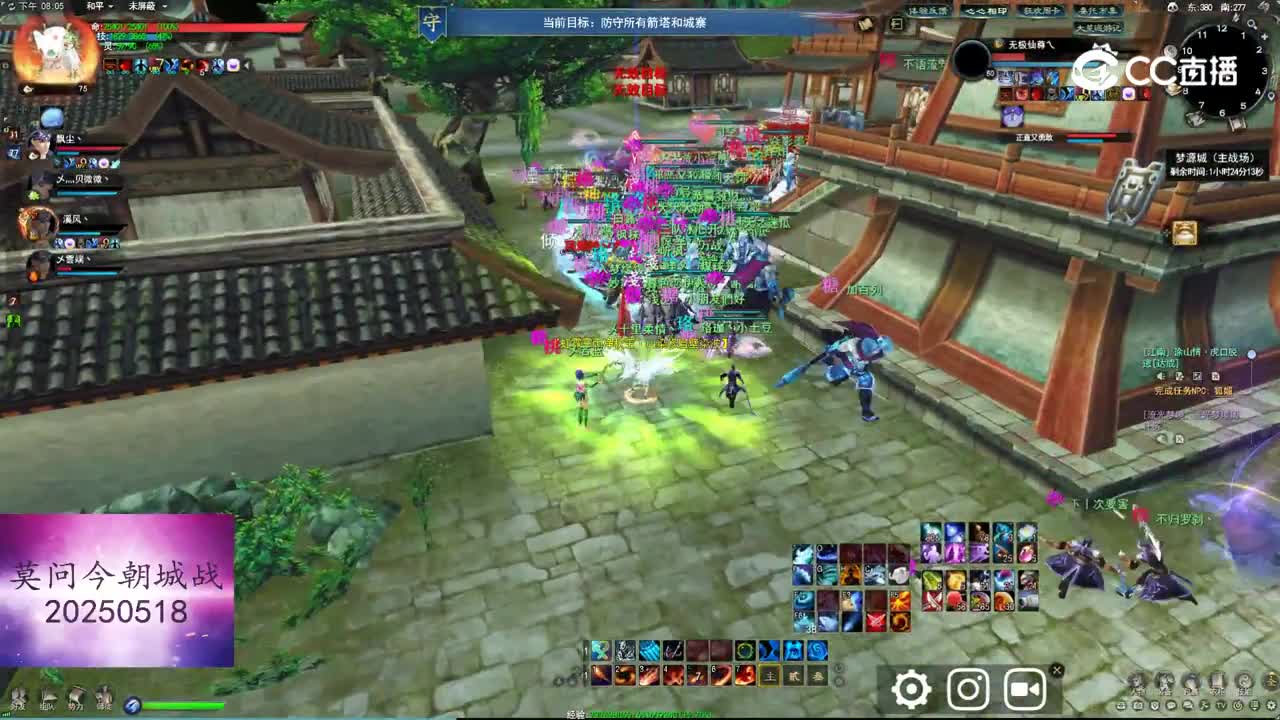The width and height of the screenshot is (1280, 720).
Task: Expand the hotbar with the upper circular arrow
Action: pos(837,667)
